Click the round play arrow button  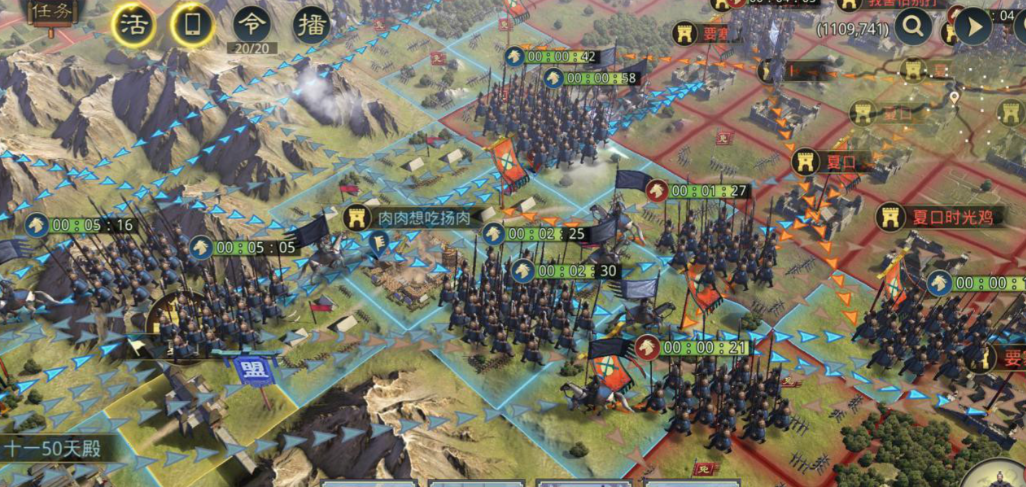click(x=972, y=27)
